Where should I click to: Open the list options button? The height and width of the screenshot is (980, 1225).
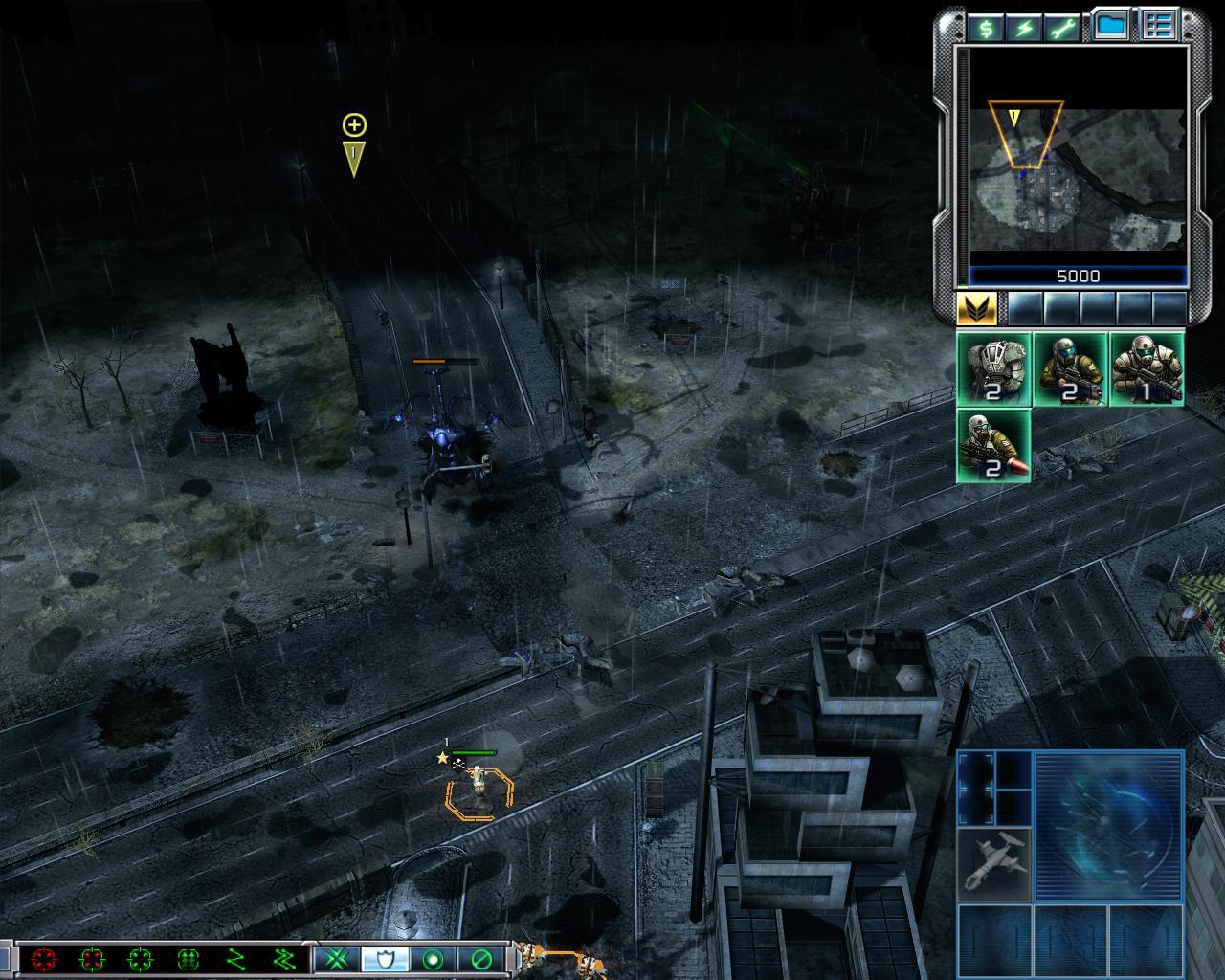coord(1158,27)
